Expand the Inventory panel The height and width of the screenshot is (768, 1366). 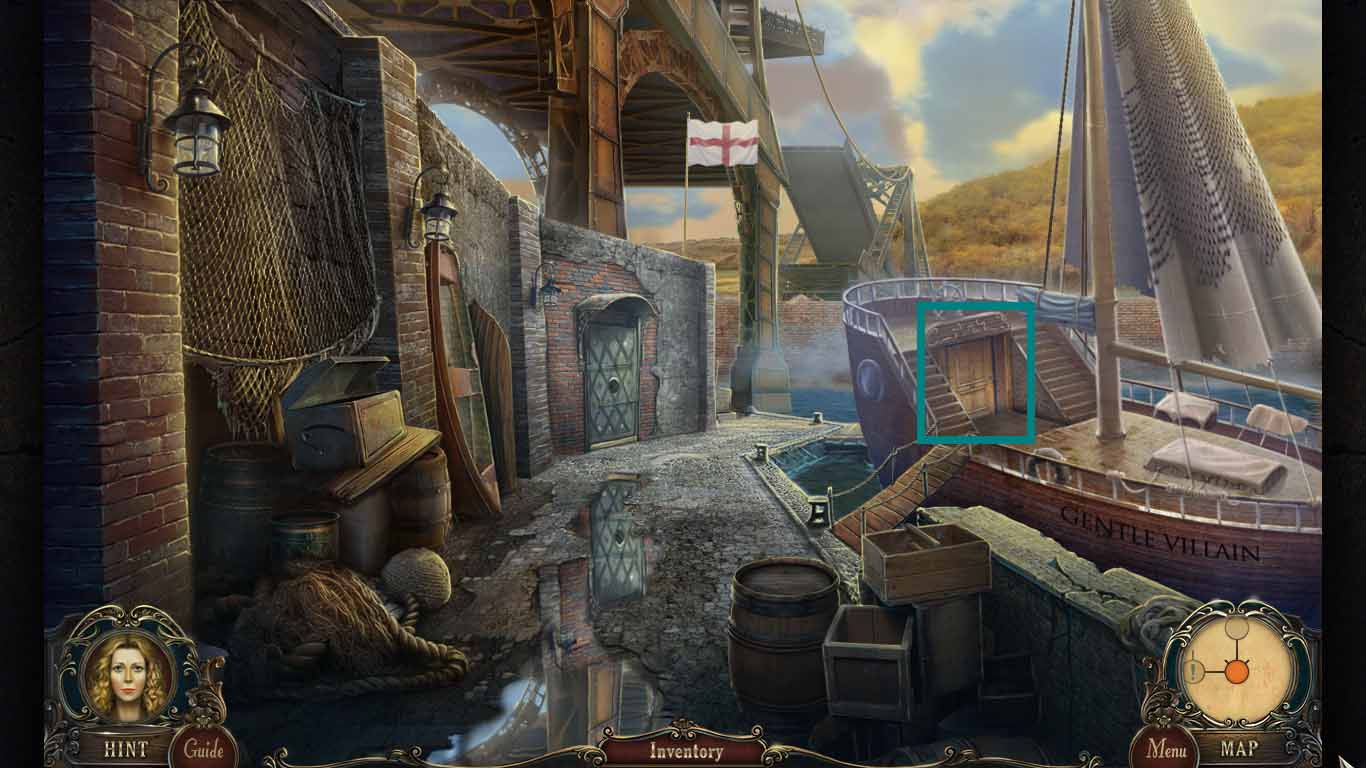(x=686, y=751)
